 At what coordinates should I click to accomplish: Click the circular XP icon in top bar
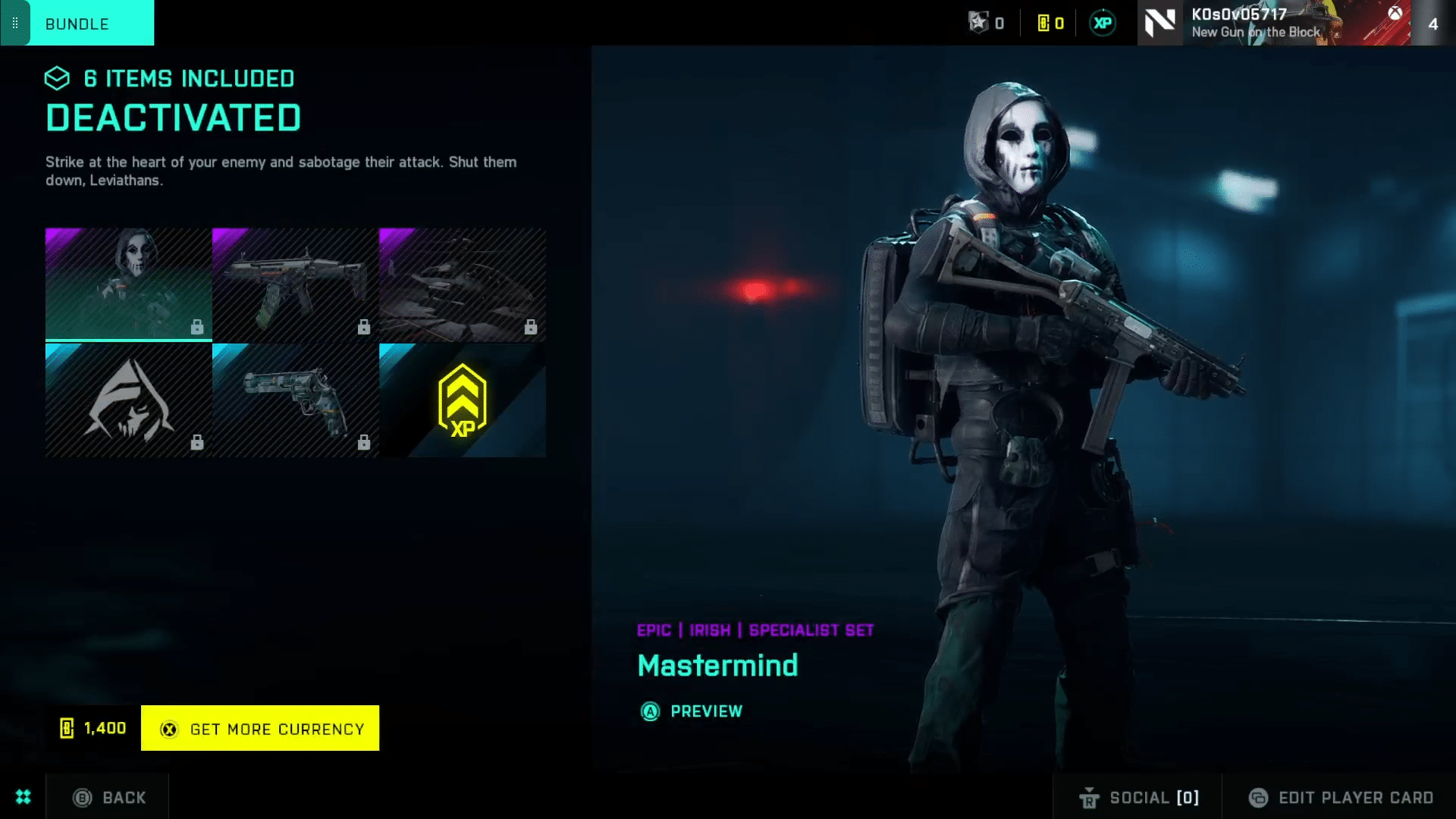(1103, 23)
